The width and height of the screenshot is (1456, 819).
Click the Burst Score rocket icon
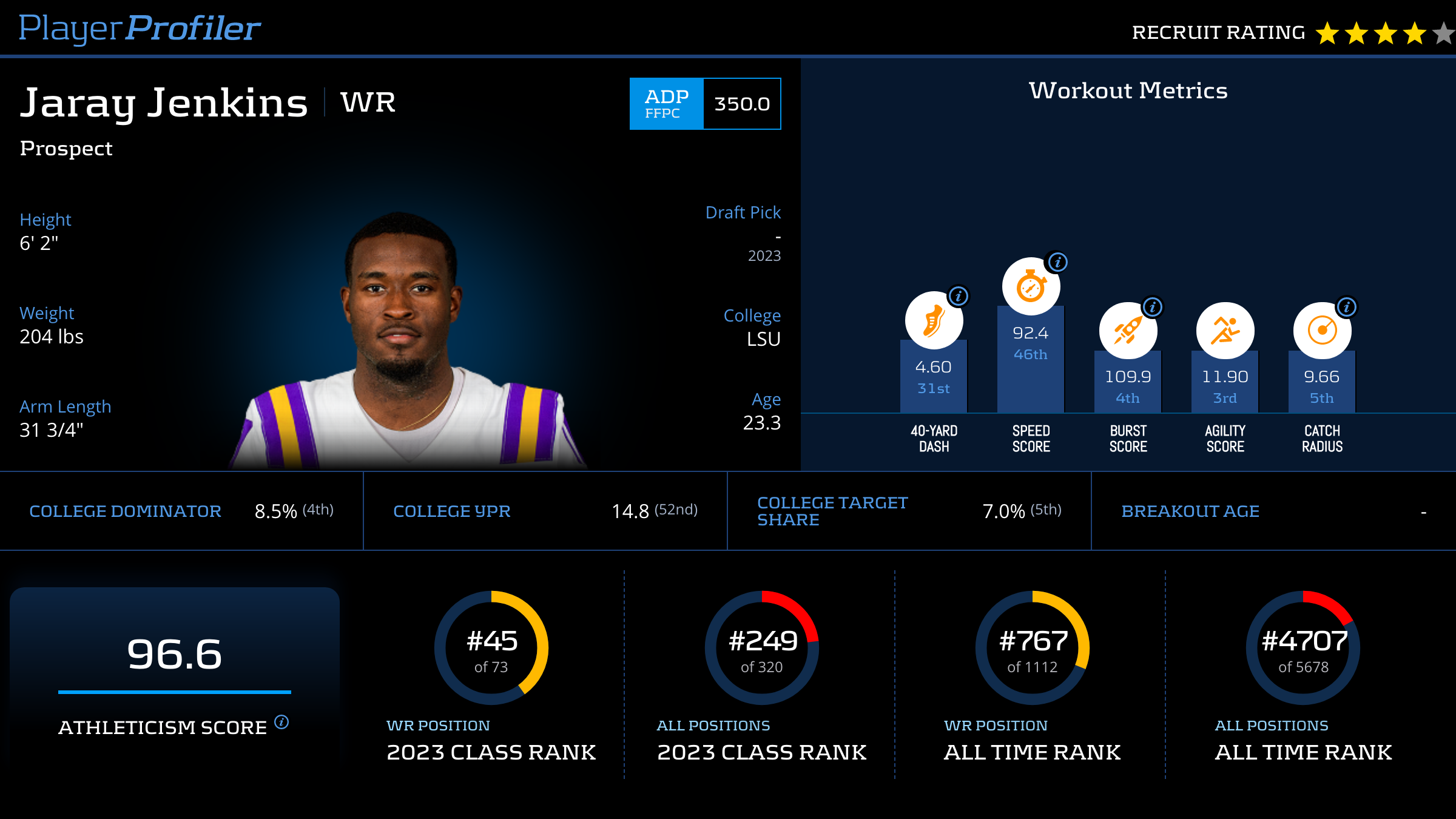1127,331
